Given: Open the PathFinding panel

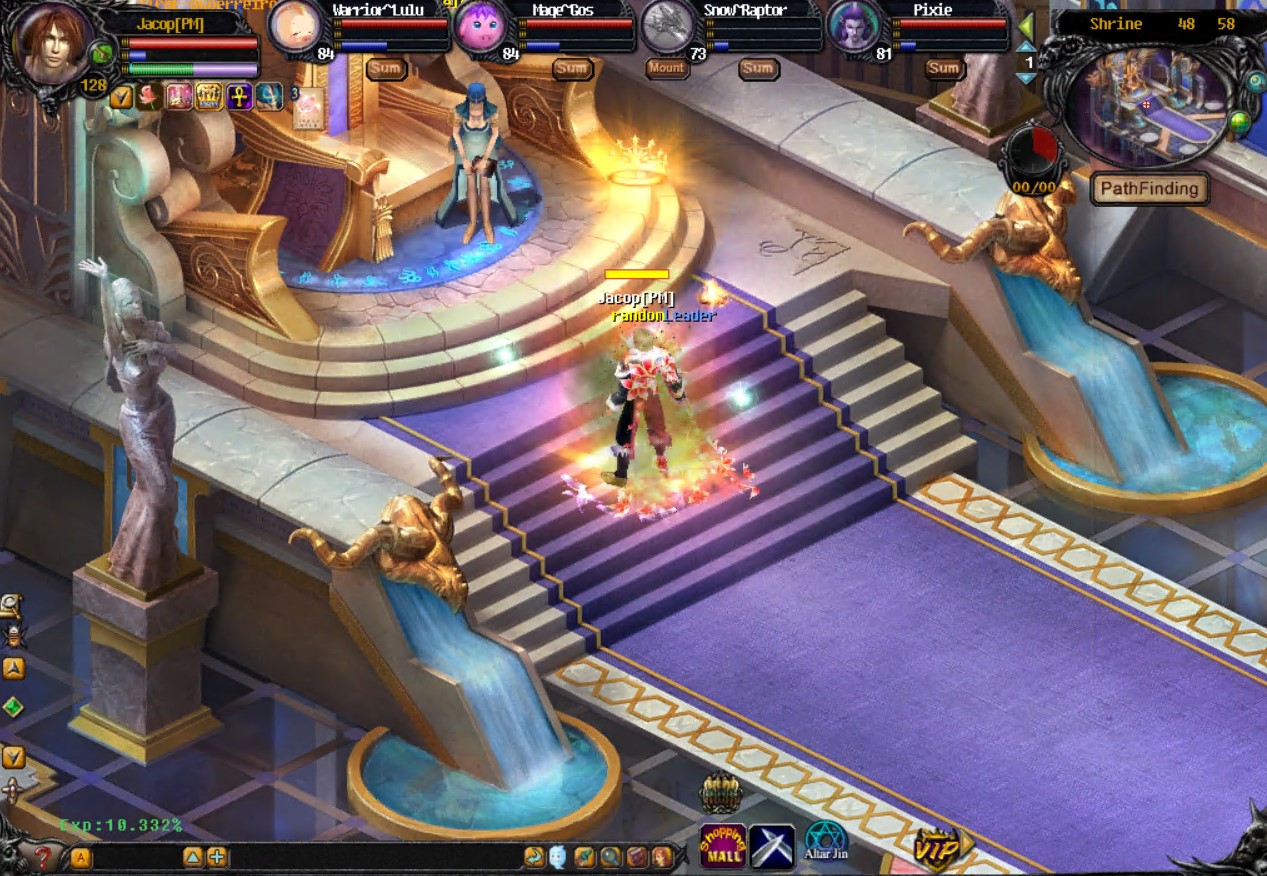Looking at the screenshot, I should point(1149,188).
